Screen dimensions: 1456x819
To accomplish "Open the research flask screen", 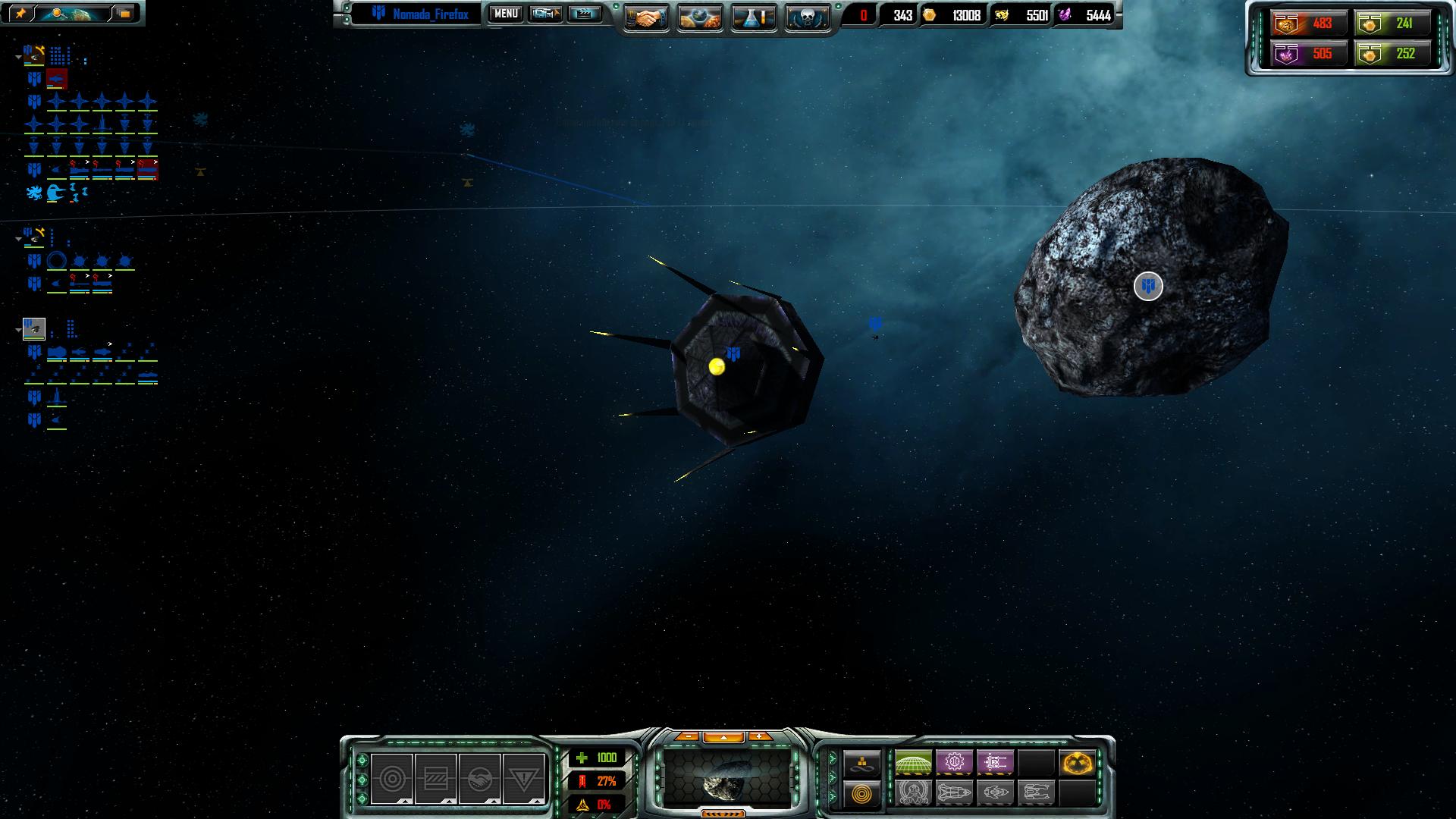I will click(x=753, y=17).
